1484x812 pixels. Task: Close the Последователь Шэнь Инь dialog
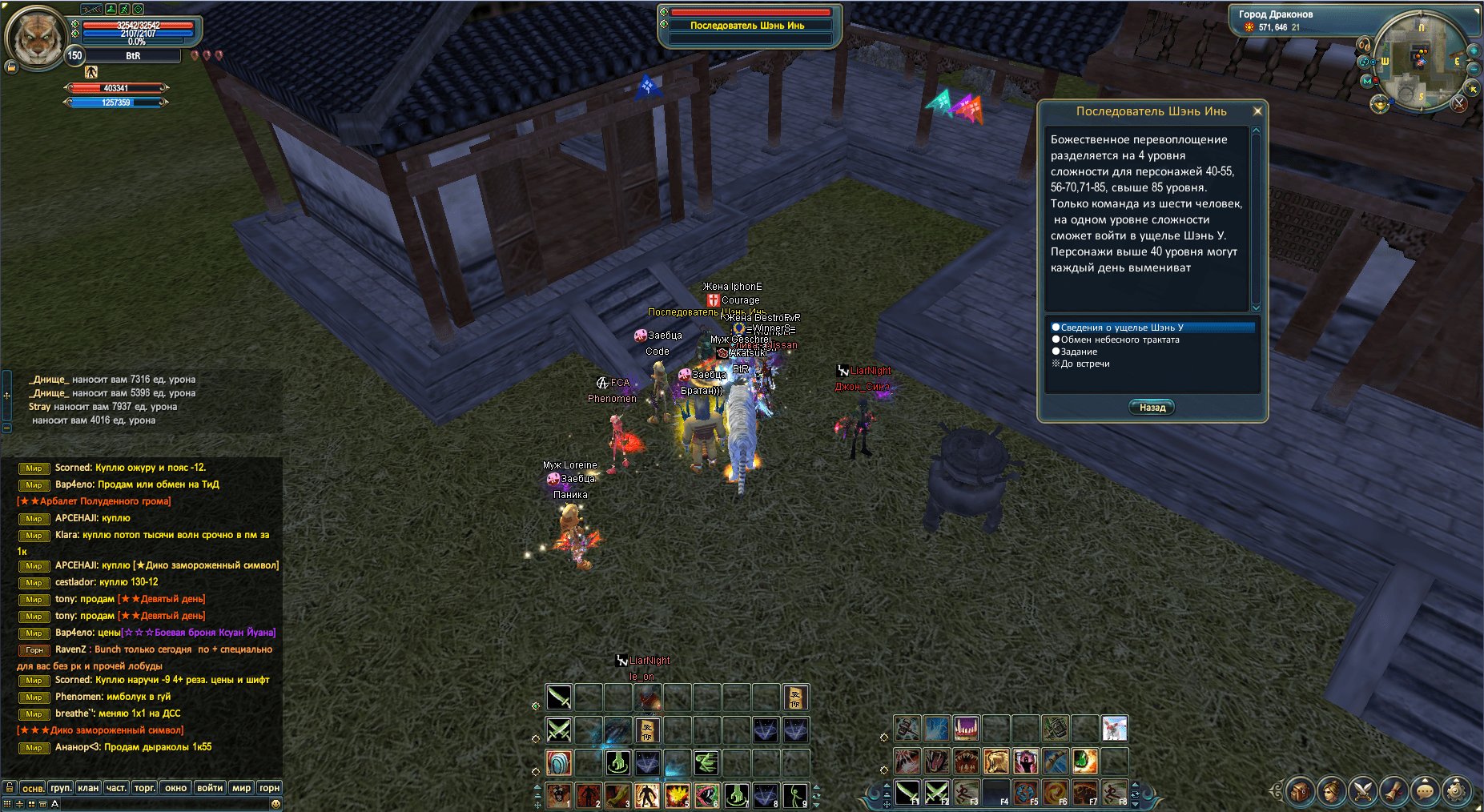point(1257,111)
